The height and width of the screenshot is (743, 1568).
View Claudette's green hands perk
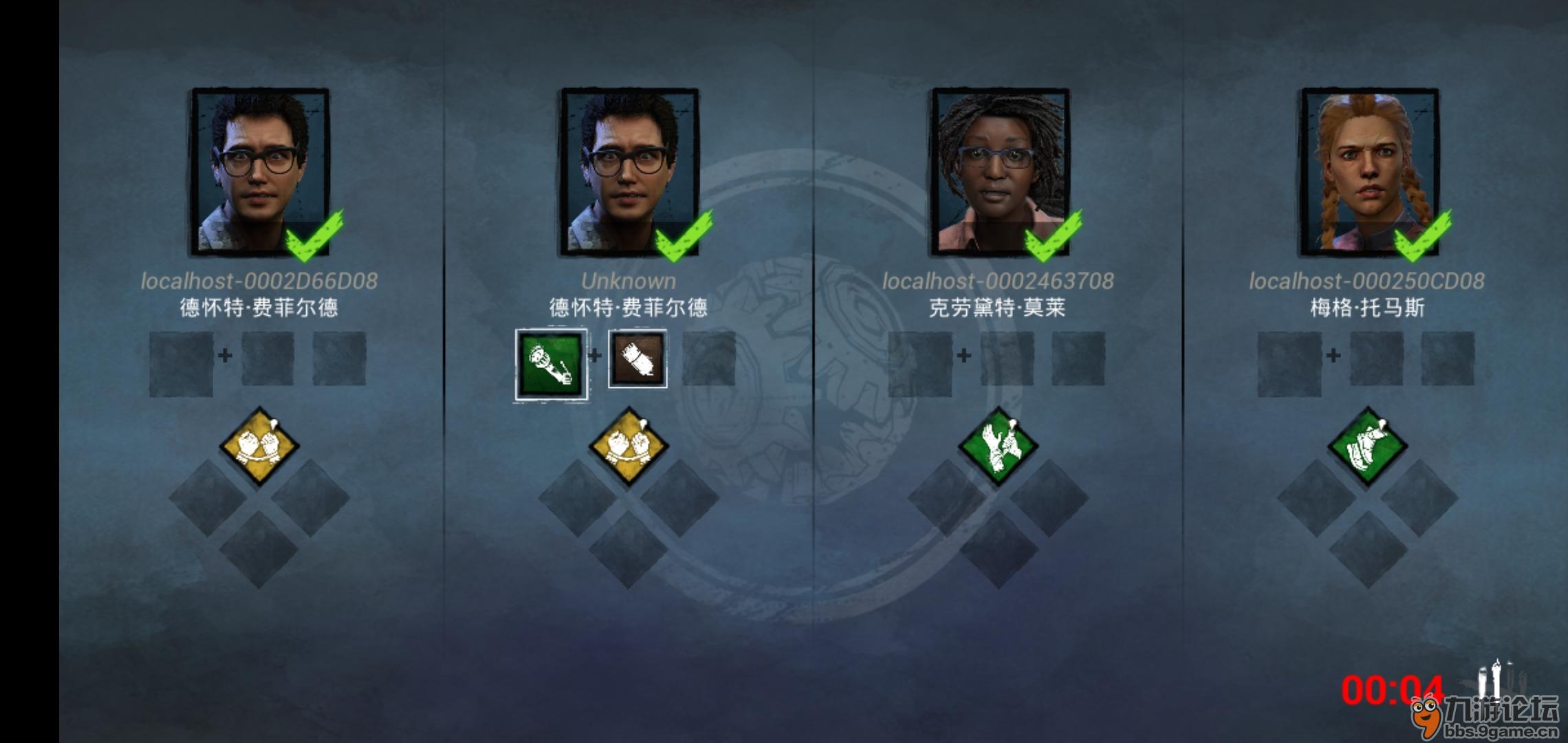[x=998, y=446]
